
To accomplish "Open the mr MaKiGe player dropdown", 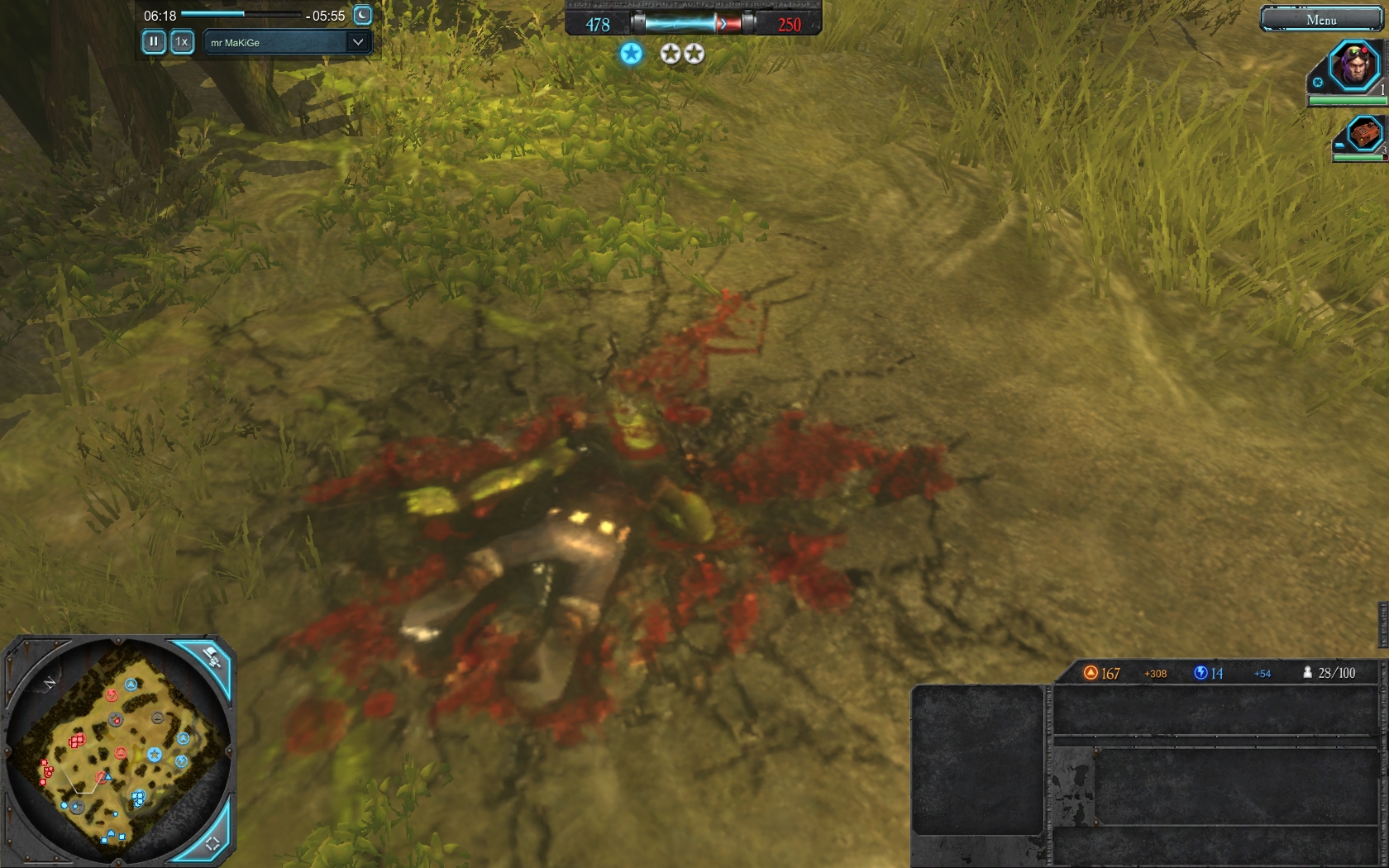I will pos(287,42).
